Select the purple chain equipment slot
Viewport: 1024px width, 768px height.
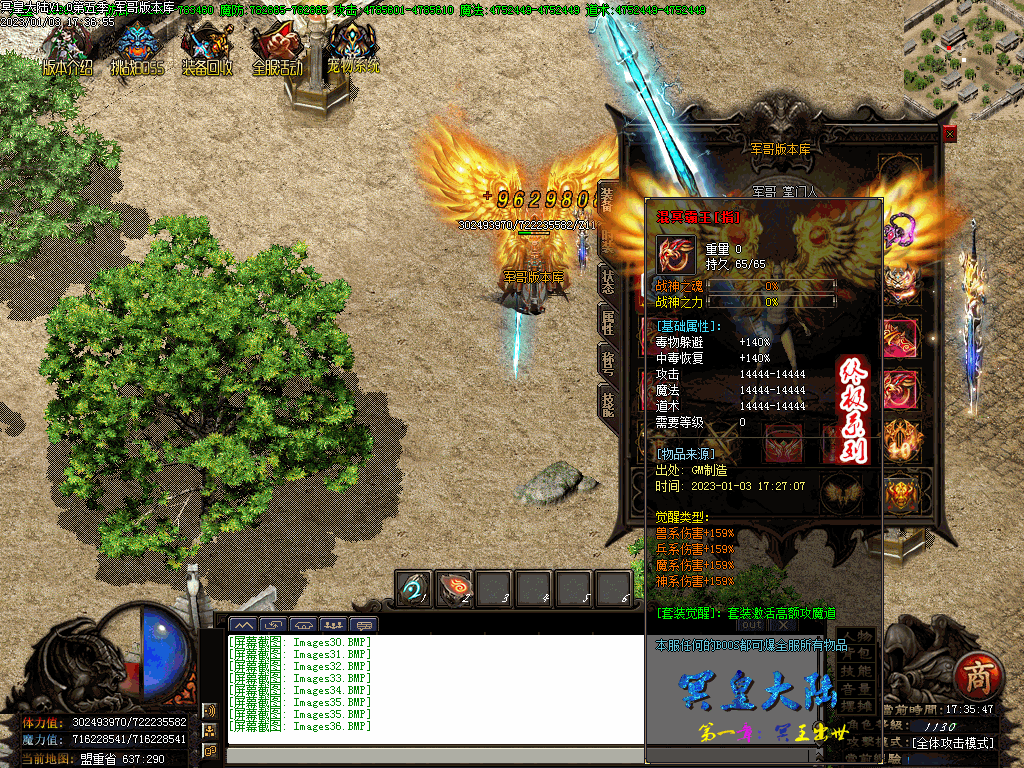pyautogui.click(x=900, y=228)
